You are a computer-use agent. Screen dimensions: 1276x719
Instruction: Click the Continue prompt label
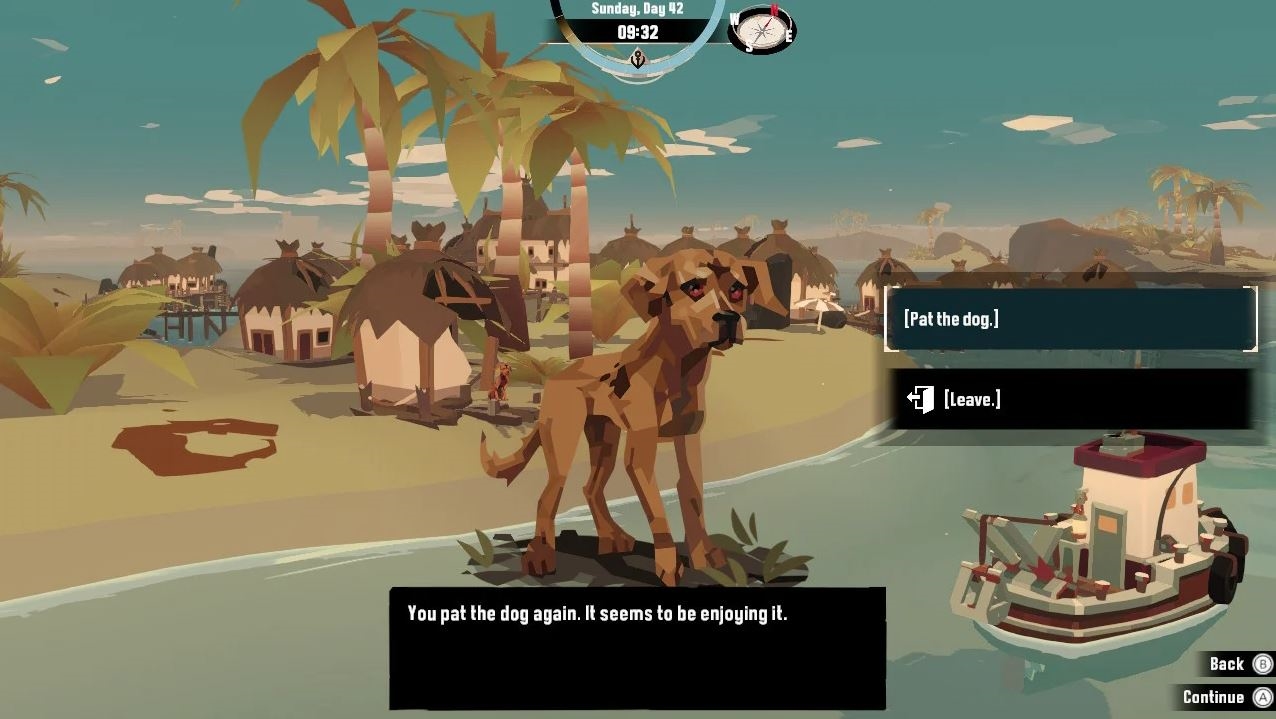[1213, 697]
